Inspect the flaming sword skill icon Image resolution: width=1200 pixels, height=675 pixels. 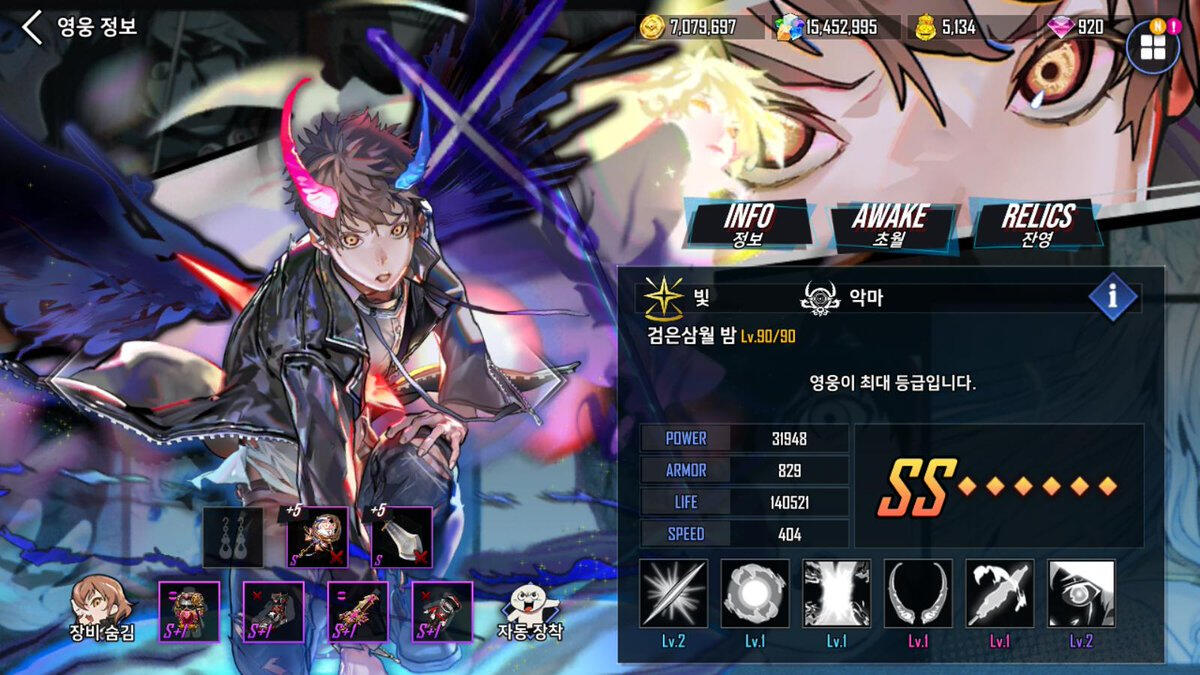[x=1000, y=593]
